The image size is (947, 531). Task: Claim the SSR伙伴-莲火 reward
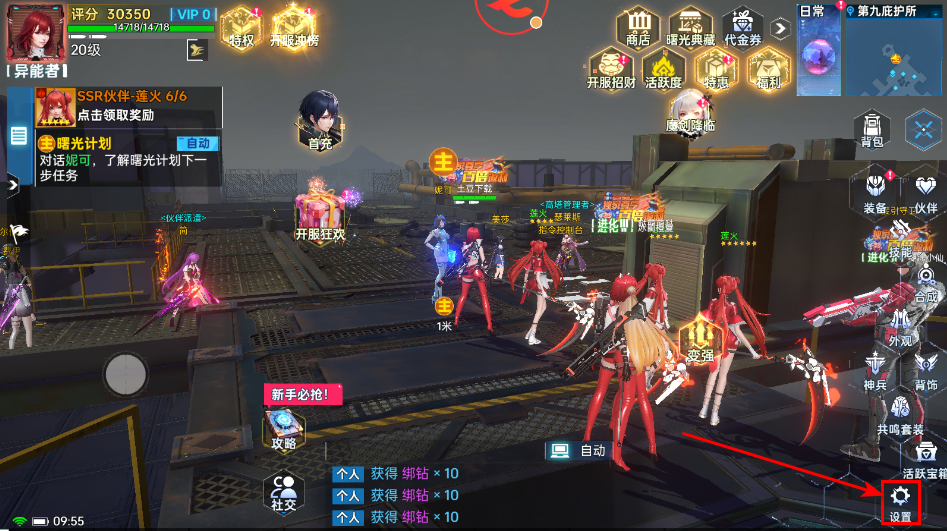click(110, 105)
